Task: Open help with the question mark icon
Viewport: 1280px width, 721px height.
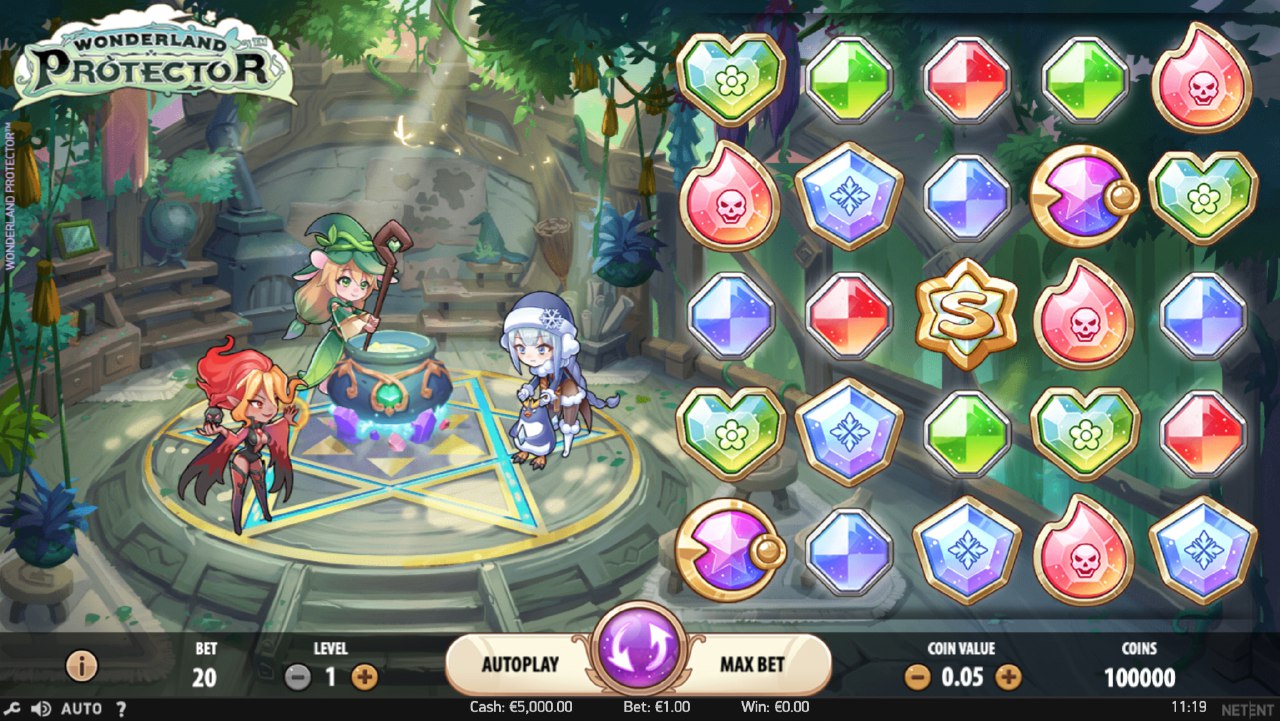Action: 121,709
